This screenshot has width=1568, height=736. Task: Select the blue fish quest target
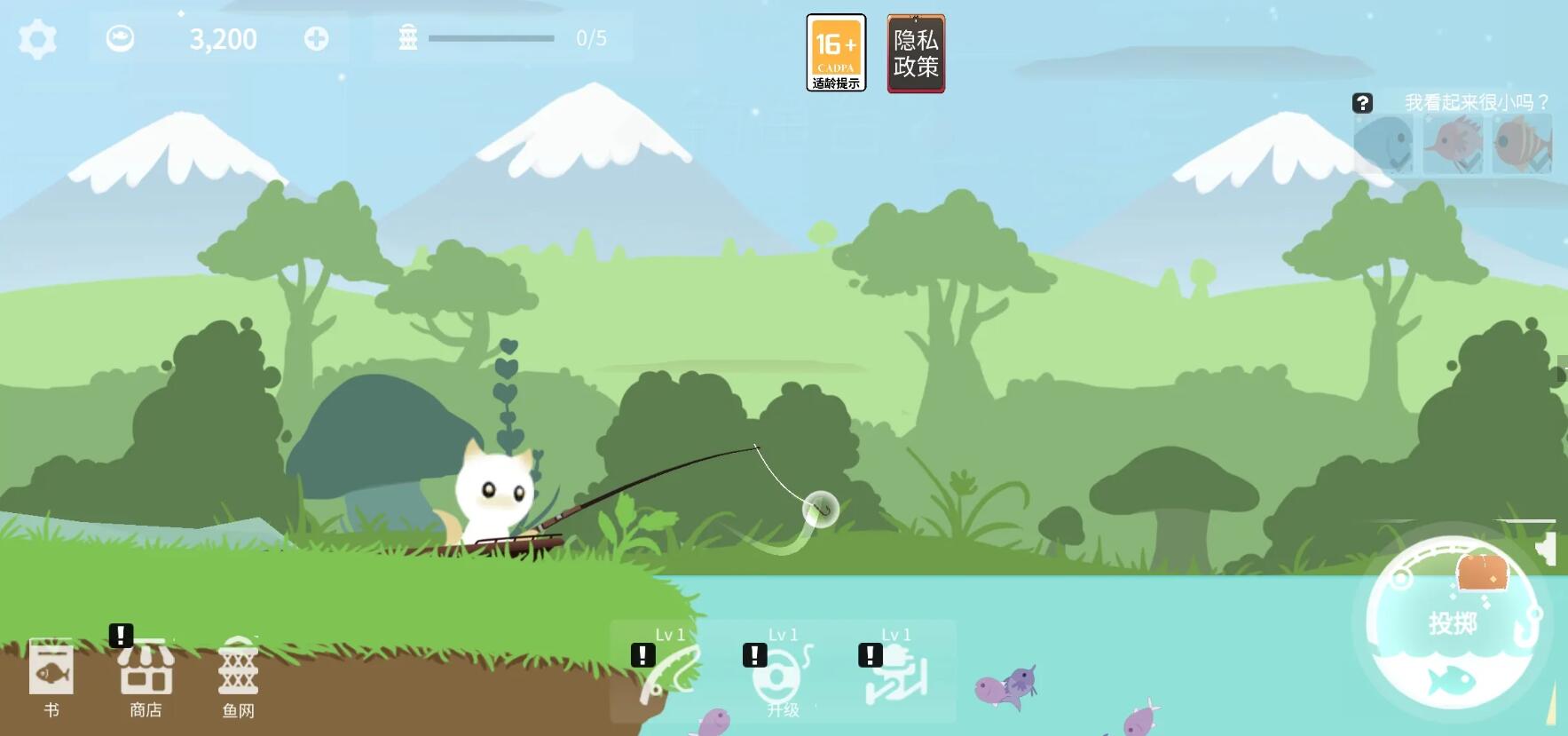(1384, 144)
